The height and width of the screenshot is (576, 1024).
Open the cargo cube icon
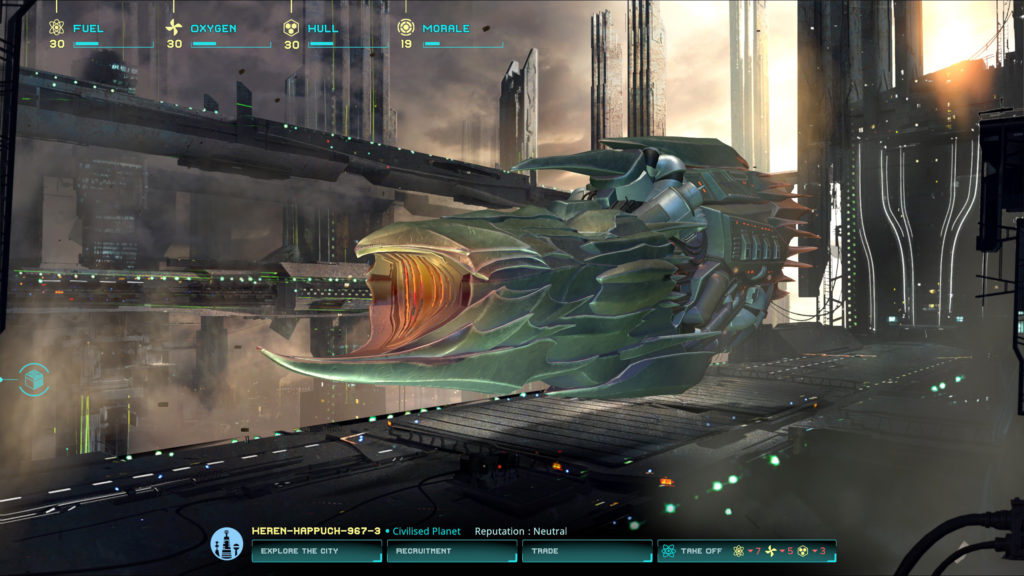coord(34,379)
